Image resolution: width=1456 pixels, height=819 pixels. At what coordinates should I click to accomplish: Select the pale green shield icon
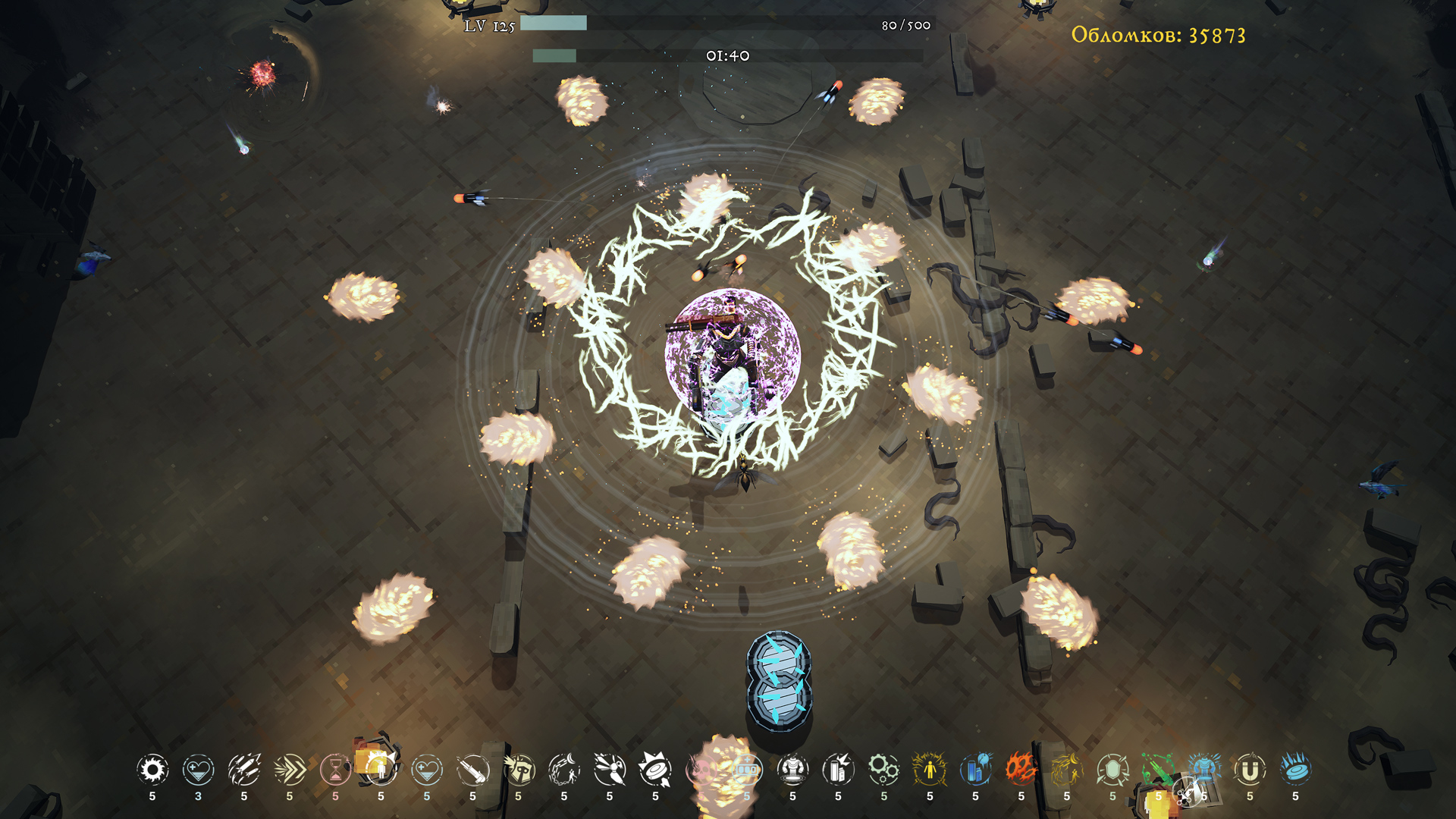coord(1112,770)
